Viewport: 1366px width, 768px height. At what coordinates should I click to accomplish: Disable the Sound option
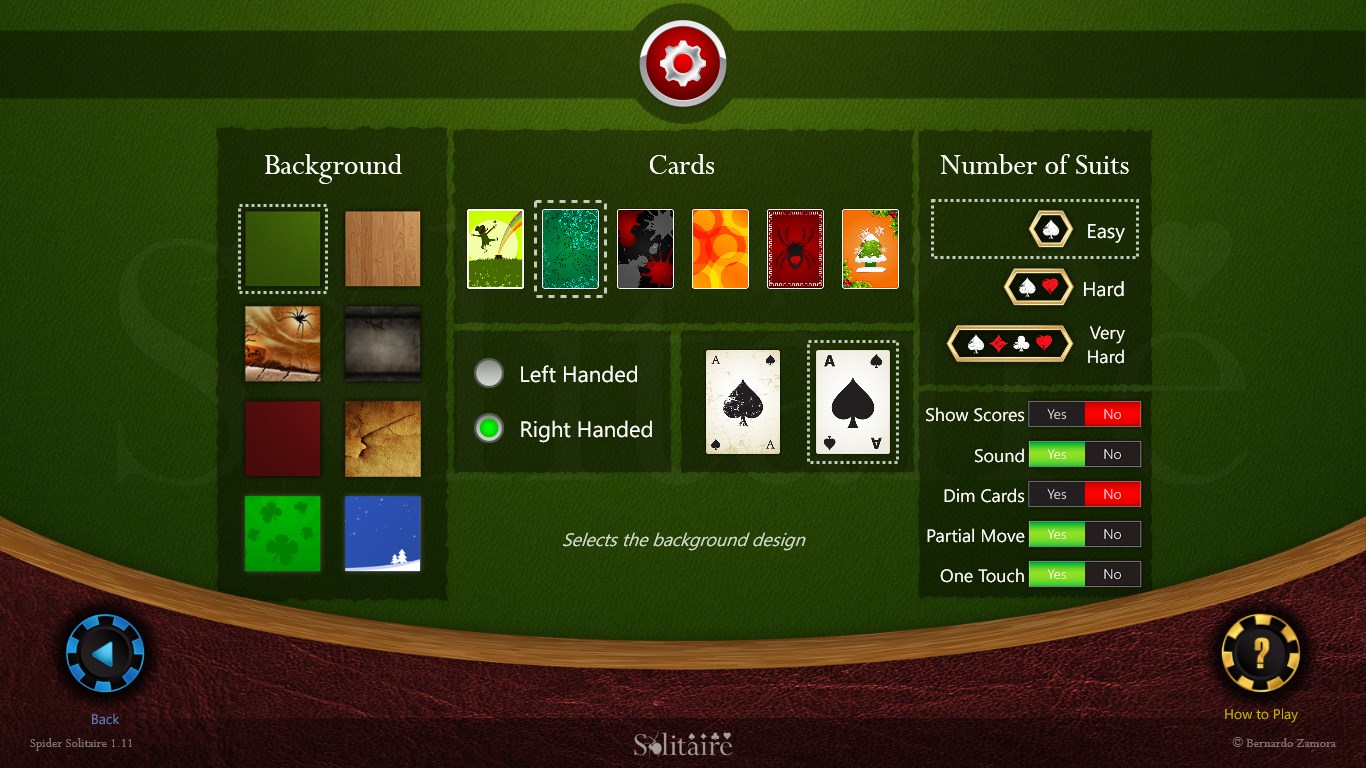1113,453
